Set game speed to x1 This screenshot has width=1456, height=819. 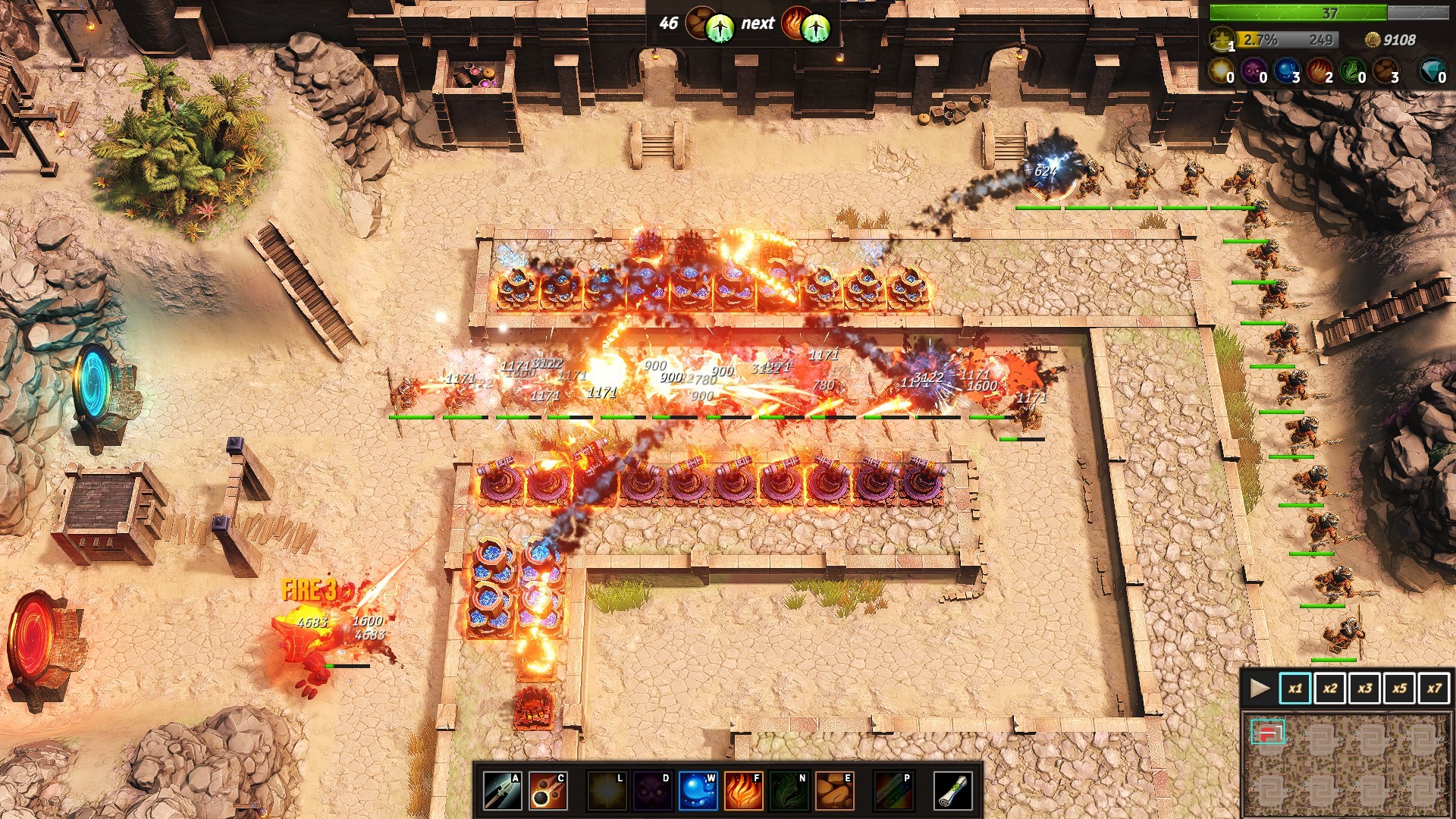click(1294, 689)
